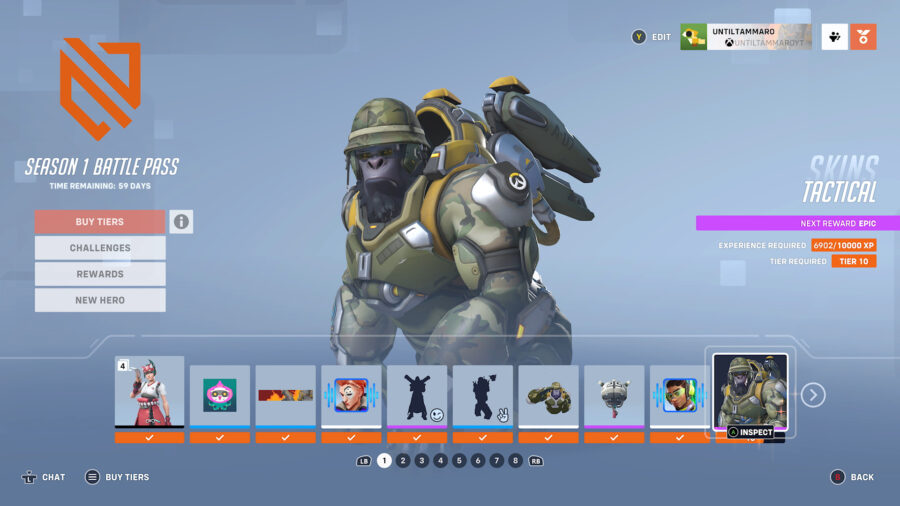
Task: Choose the silhouette victory pose with peace sign
Action: pos(483,396)
